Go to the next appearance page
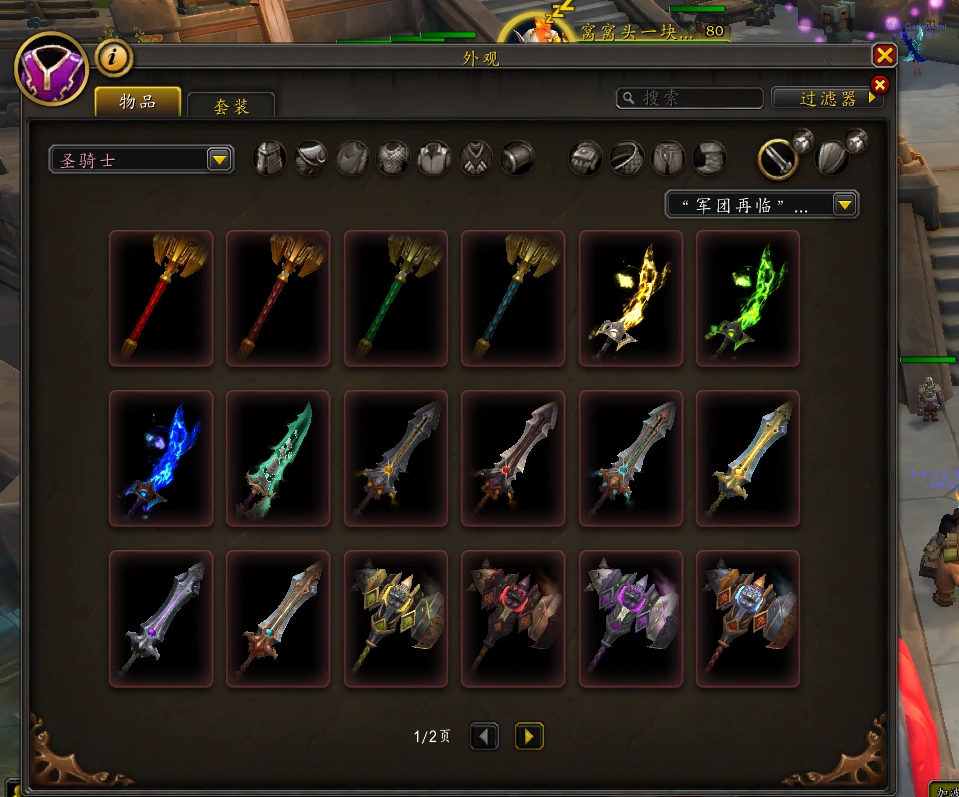 [x=529, y=737]
